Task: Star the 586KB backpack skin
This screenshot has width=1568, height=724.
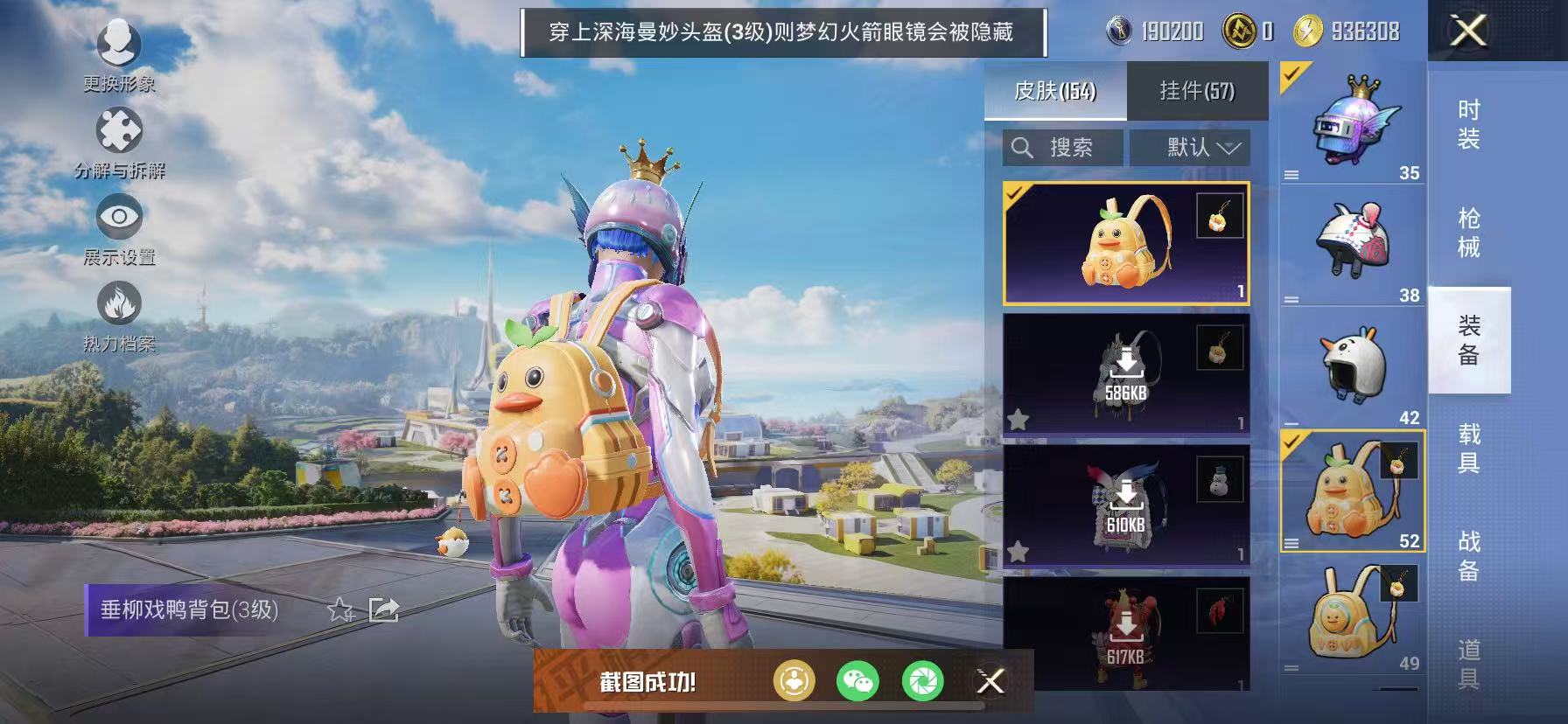Action: pos(1018,420)
